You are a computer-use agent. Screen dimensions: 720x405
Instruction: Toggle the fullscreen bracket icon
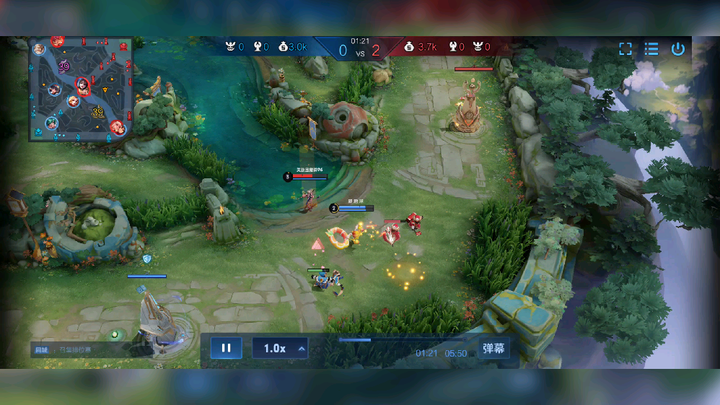point(625,48)
